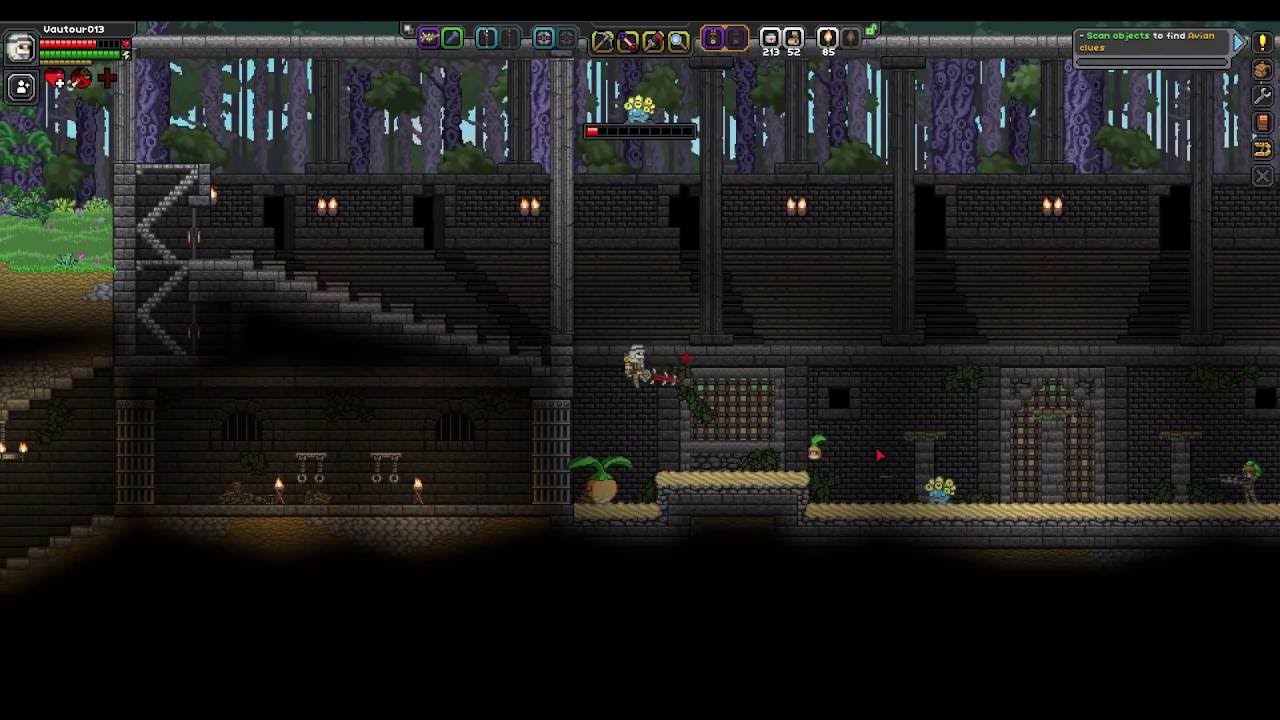Click the yellow arrows icon in sidebar

click(x=1262, y=149)
